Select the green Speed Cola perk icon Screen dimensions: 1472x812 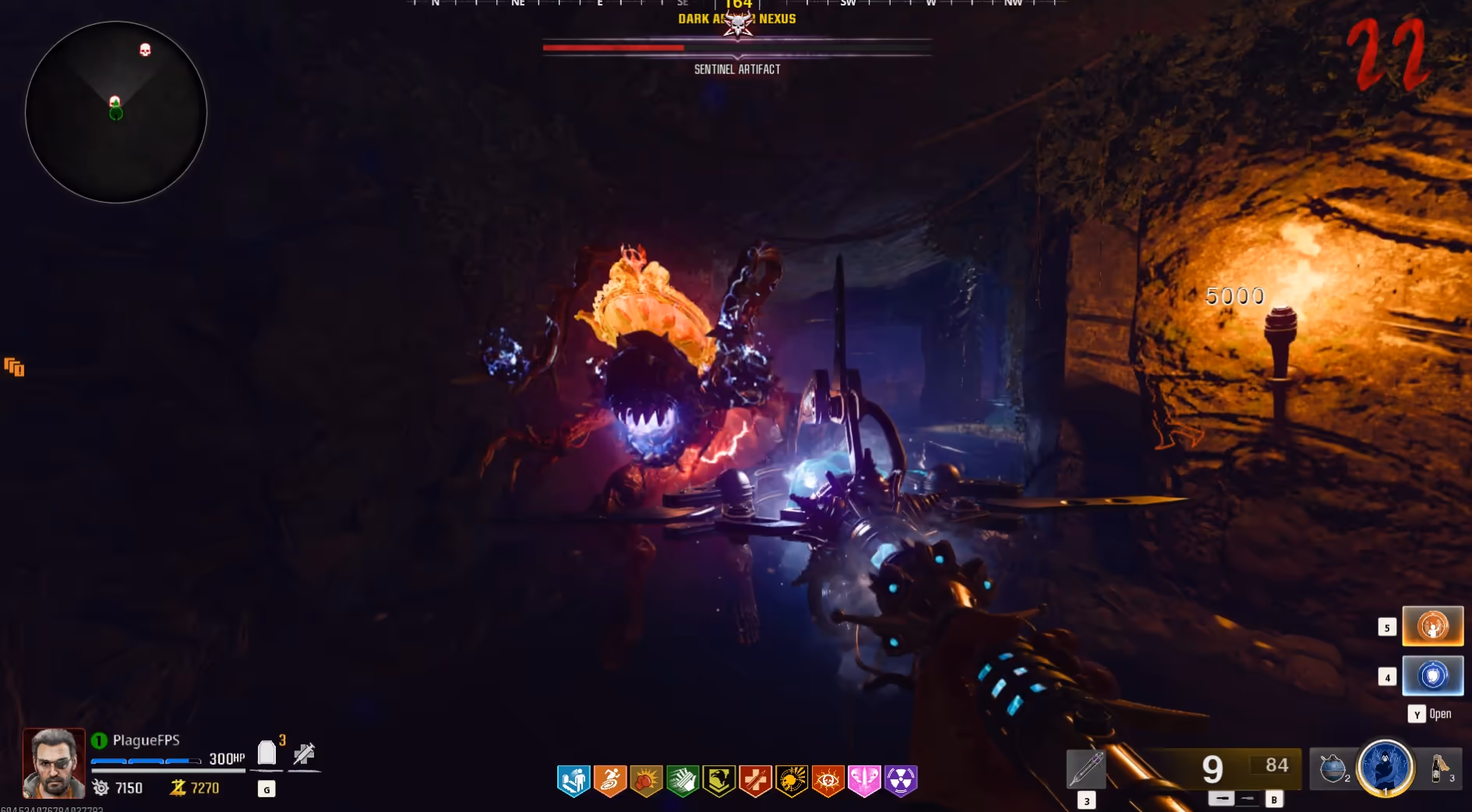pos(683,780)
